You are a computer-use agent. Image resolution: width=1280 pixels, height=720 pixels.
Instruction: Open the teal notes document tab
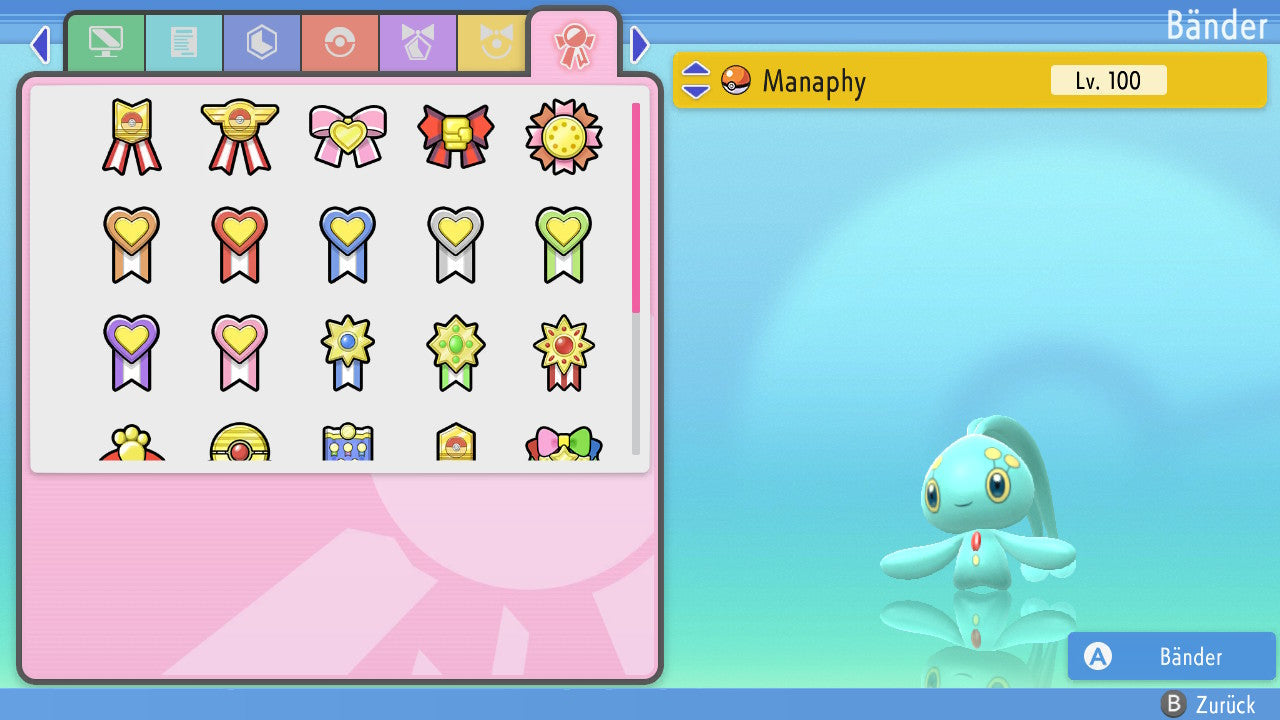(183, 43)
